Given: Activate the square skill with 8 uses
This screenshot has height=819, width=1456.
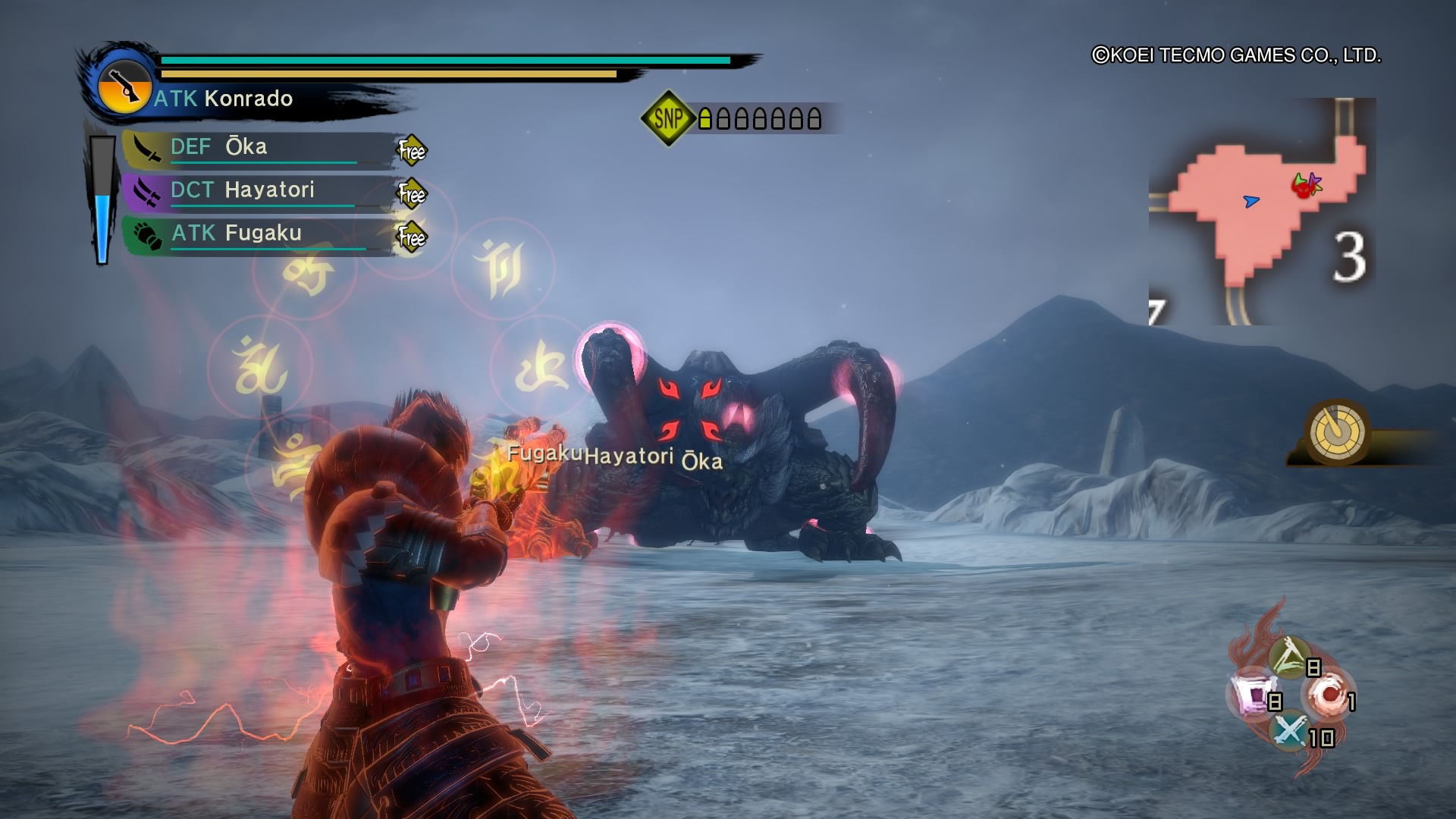Looking at the screenshot, I should click(x=1249, y=695).
